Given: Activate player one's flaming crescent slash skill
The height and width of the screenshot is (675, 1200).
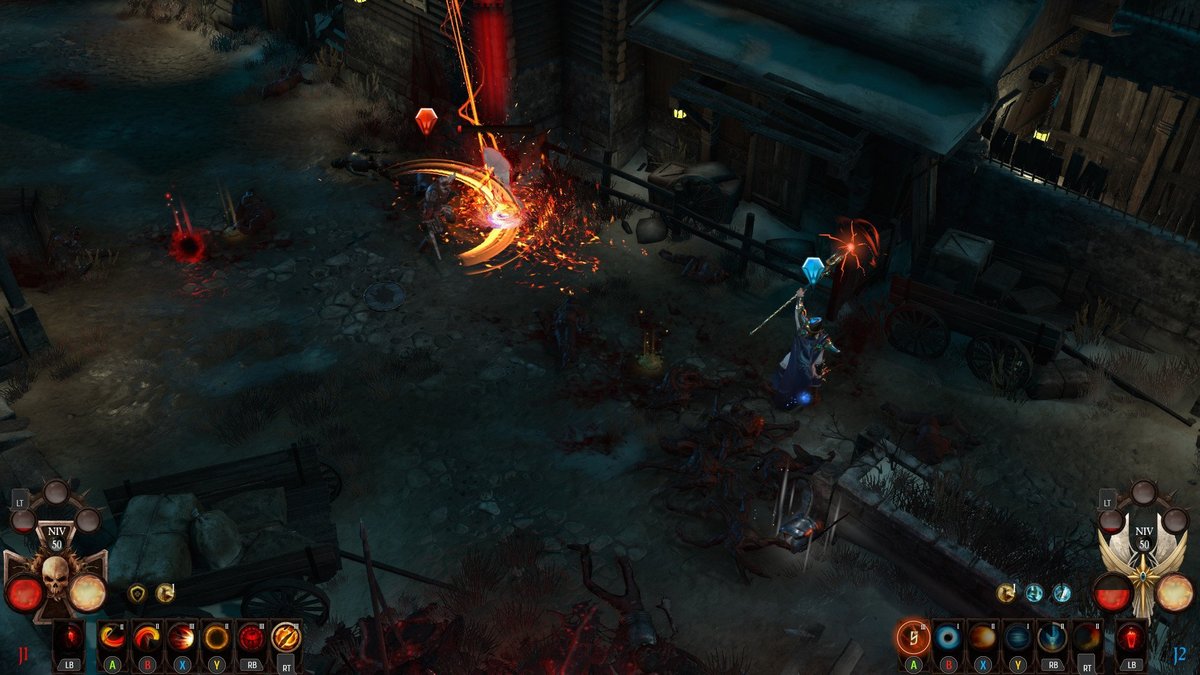Looking at the screenshot, I should [x=113, y=636].
